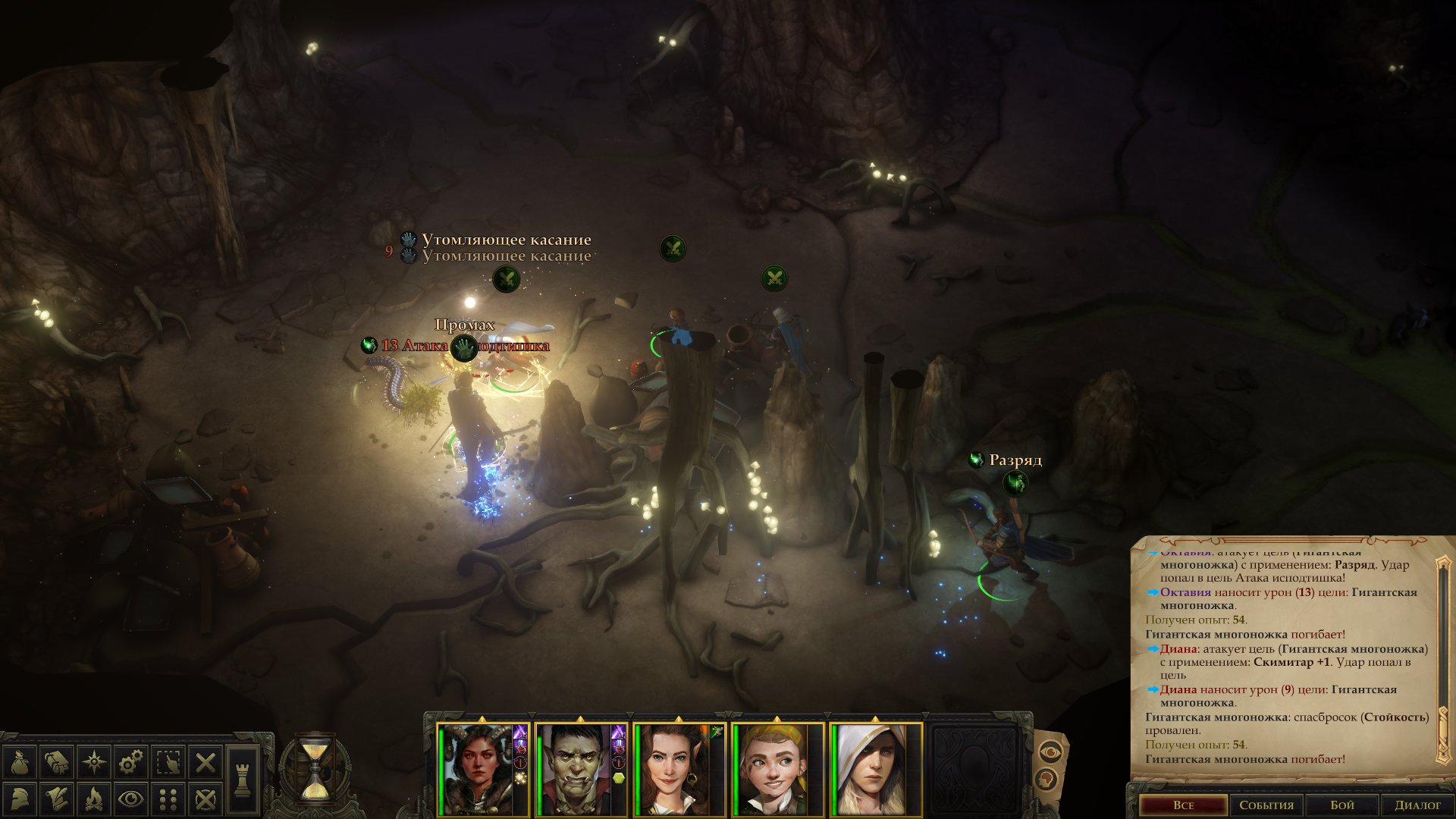Click the circled X hold button

click(205, 799)
